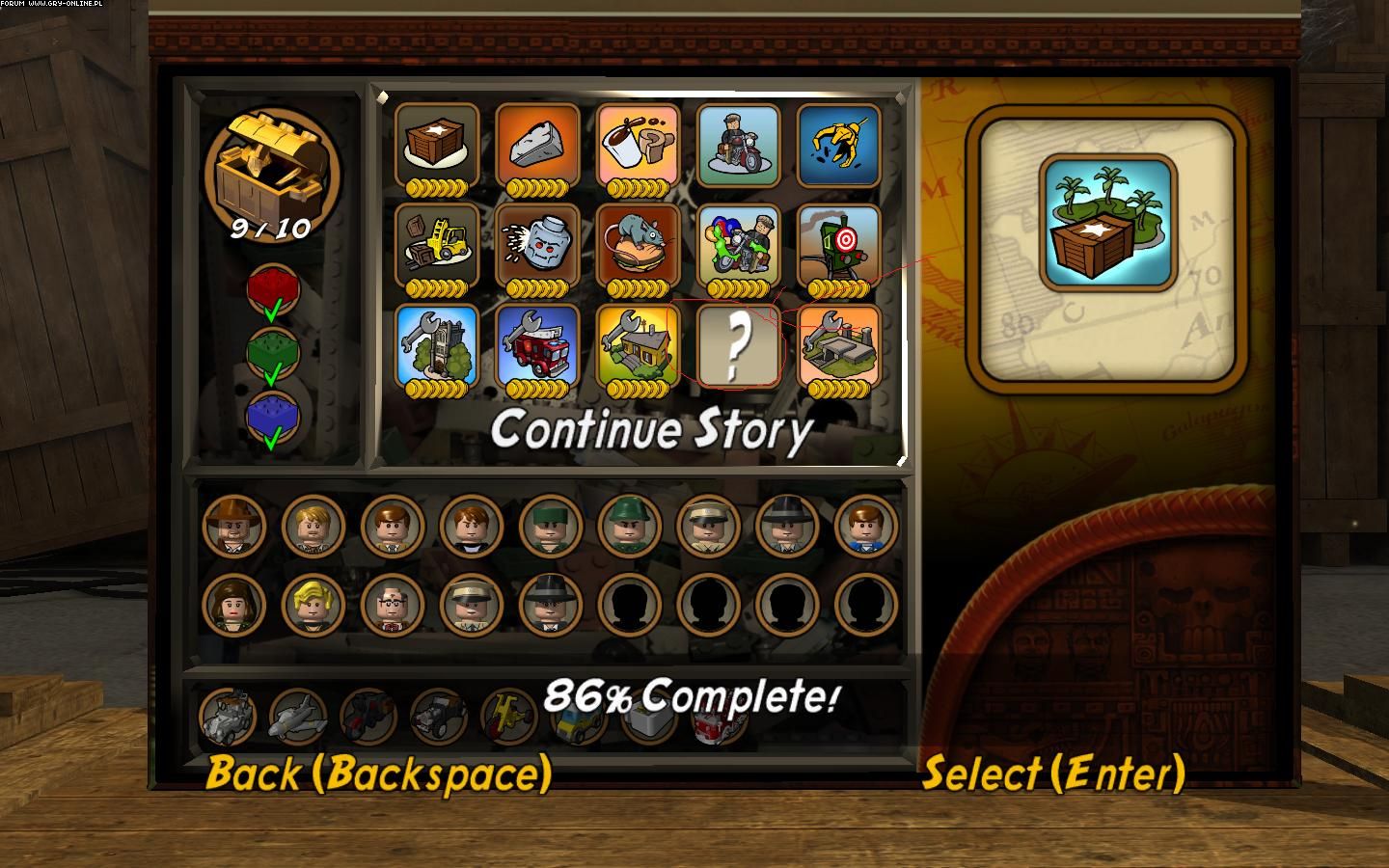Choose the yellow house build tile
The width and height of the screenshot is (1389, 868).
[638, 345]
